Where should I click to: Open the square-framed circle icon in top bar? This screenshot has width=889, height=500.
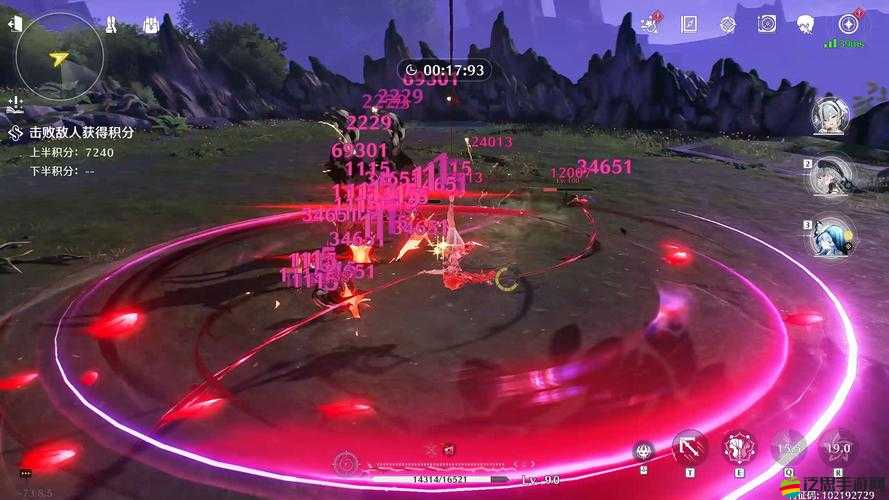tap(766, 24)
